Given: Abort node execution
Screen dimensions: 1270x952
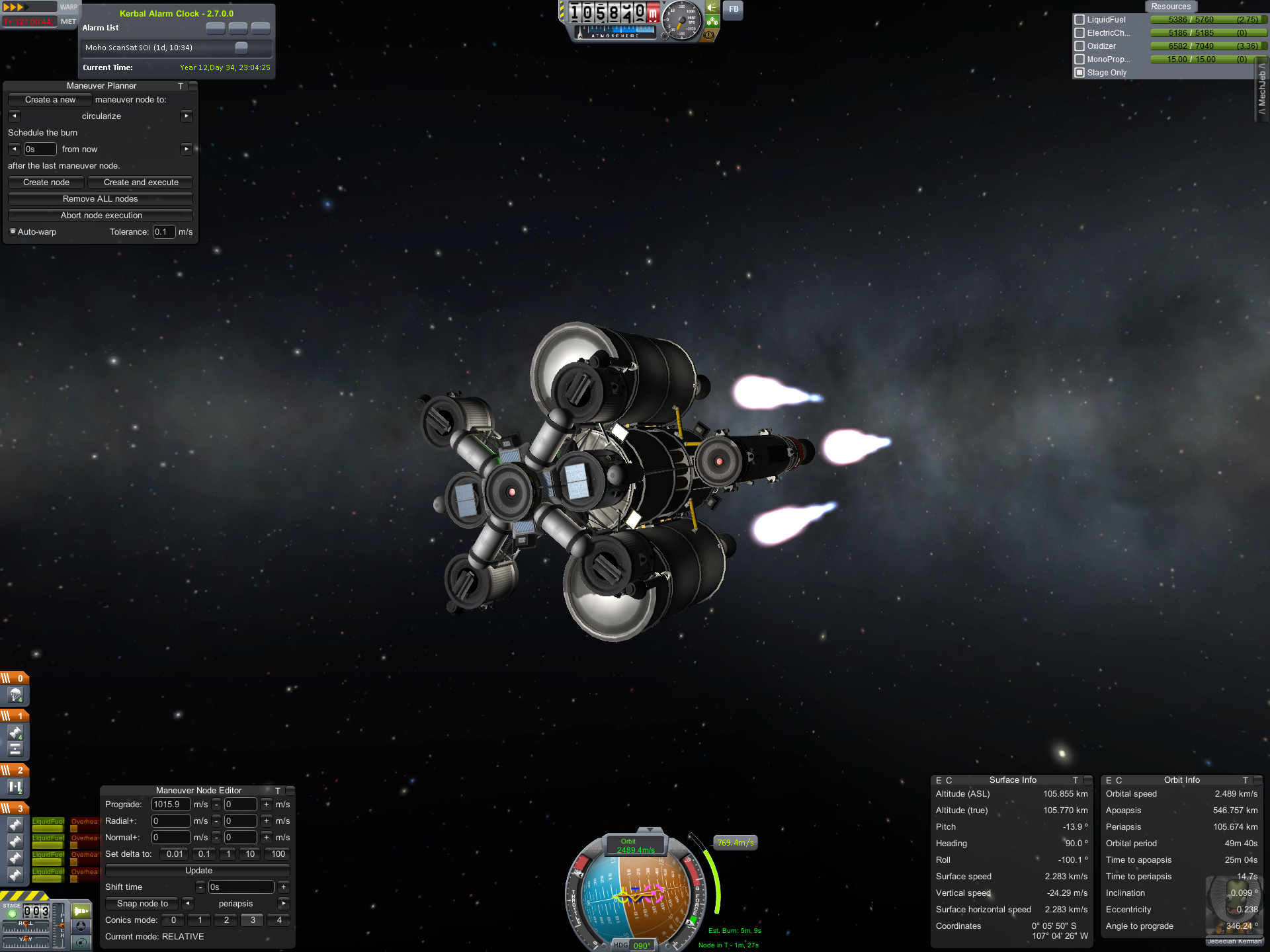Looking at the screenshot, I should [x=101, y=216].
